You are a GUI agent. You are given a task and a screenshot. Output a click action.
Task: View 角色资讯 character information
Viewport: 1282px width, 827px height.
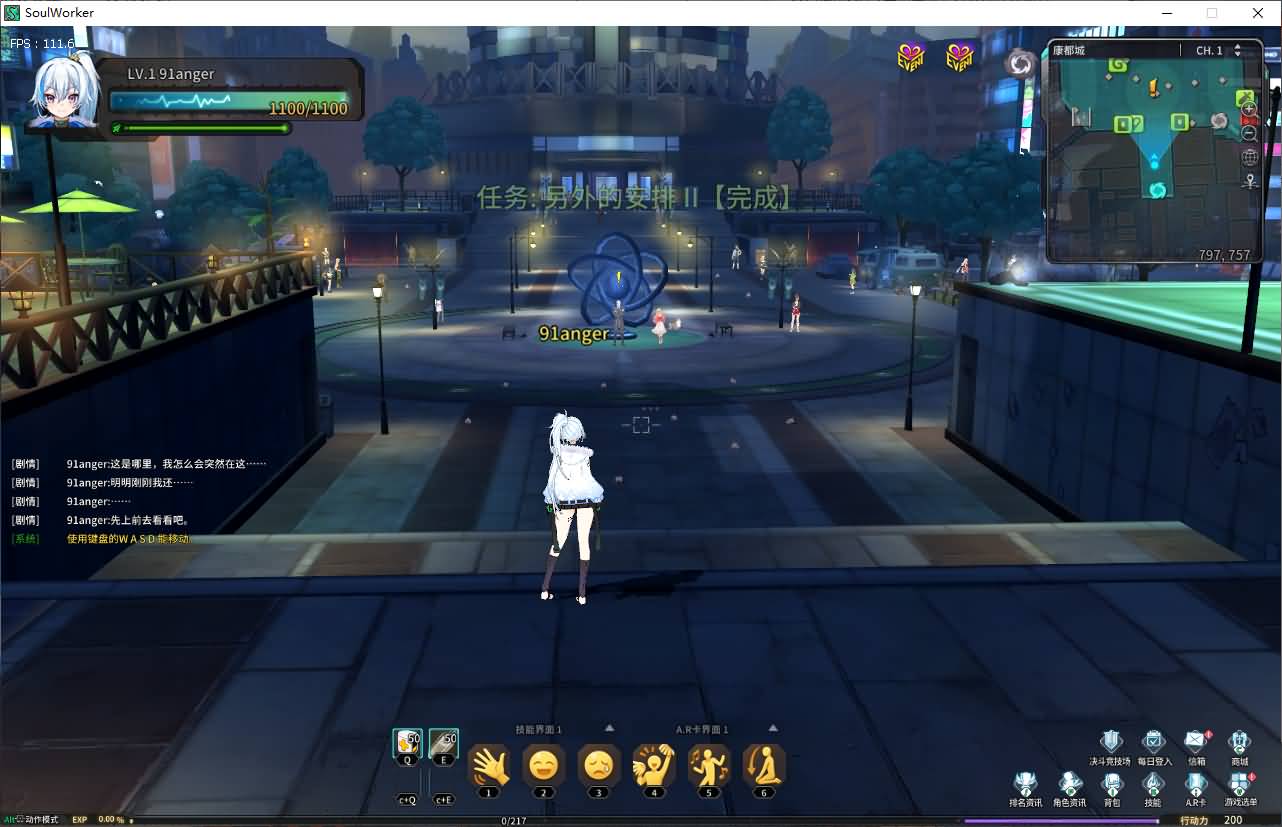point(1069,786)
